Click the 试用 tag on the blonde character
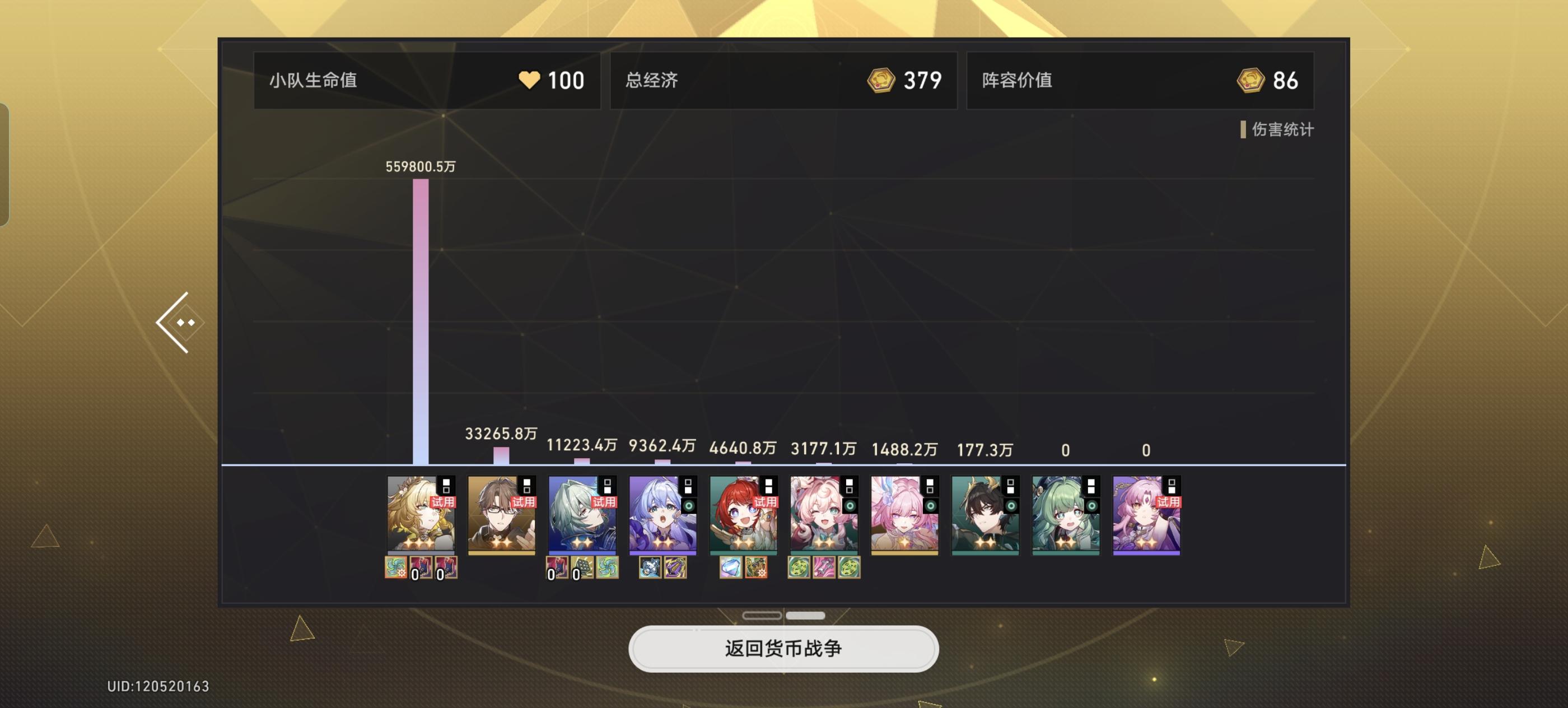 444,502
